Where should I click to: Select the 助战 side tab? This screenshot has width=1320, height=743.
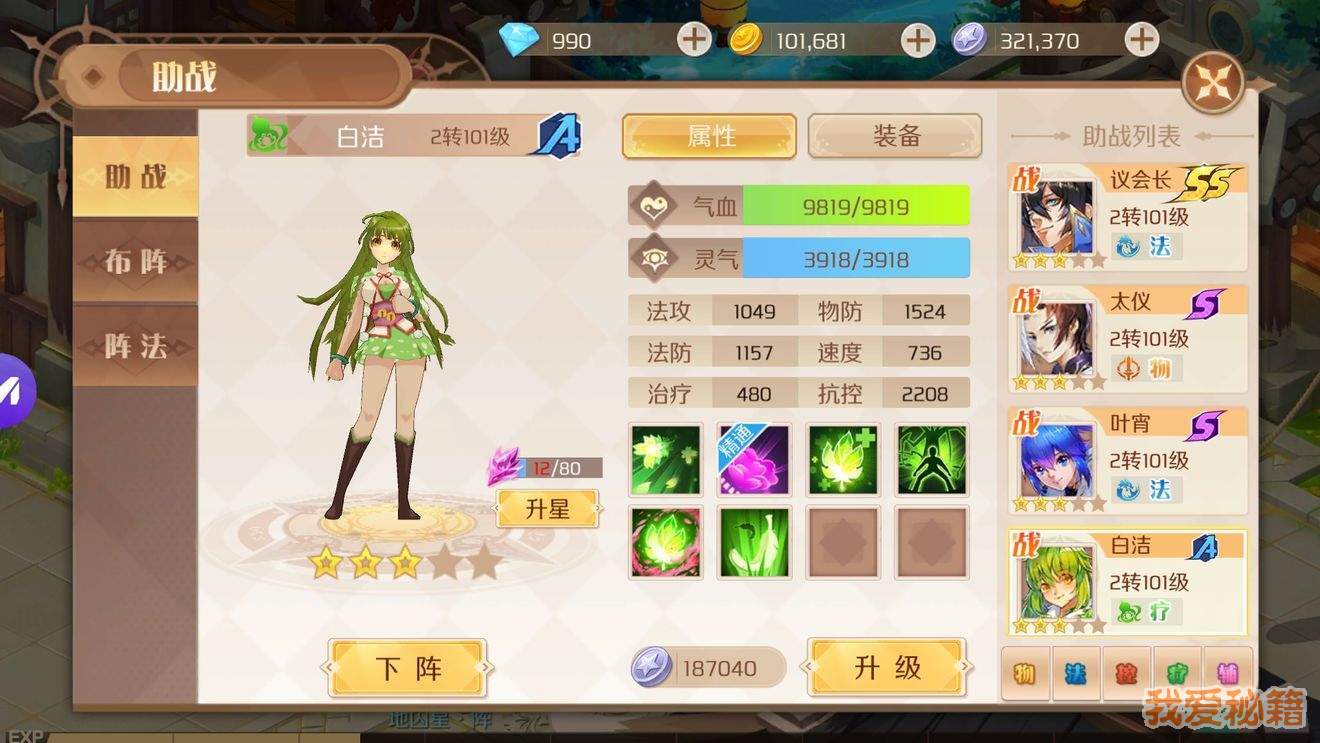pos(136,177)
